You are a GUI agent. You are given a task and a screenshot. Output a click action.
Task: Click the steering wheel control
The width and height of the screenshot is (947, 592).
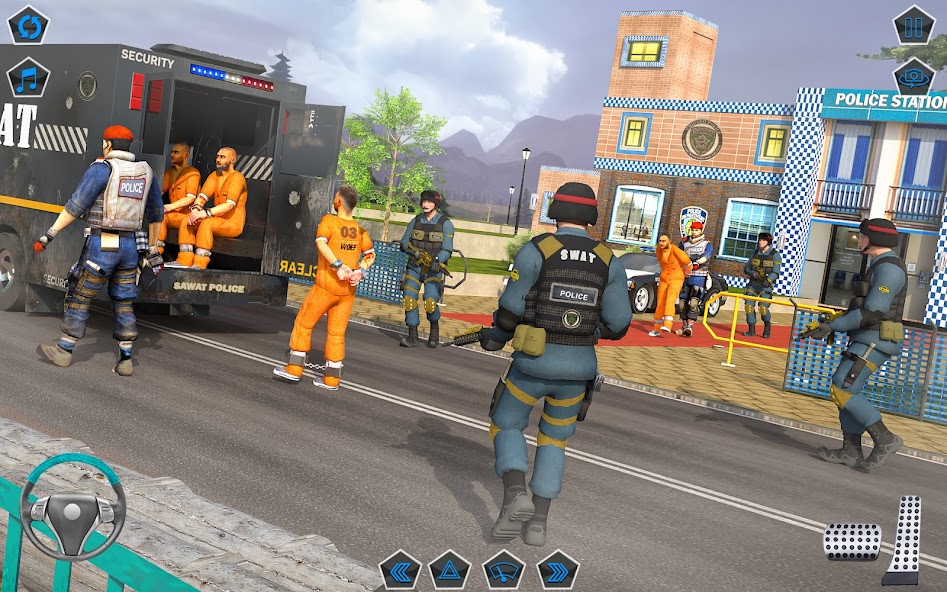(73, 508)
